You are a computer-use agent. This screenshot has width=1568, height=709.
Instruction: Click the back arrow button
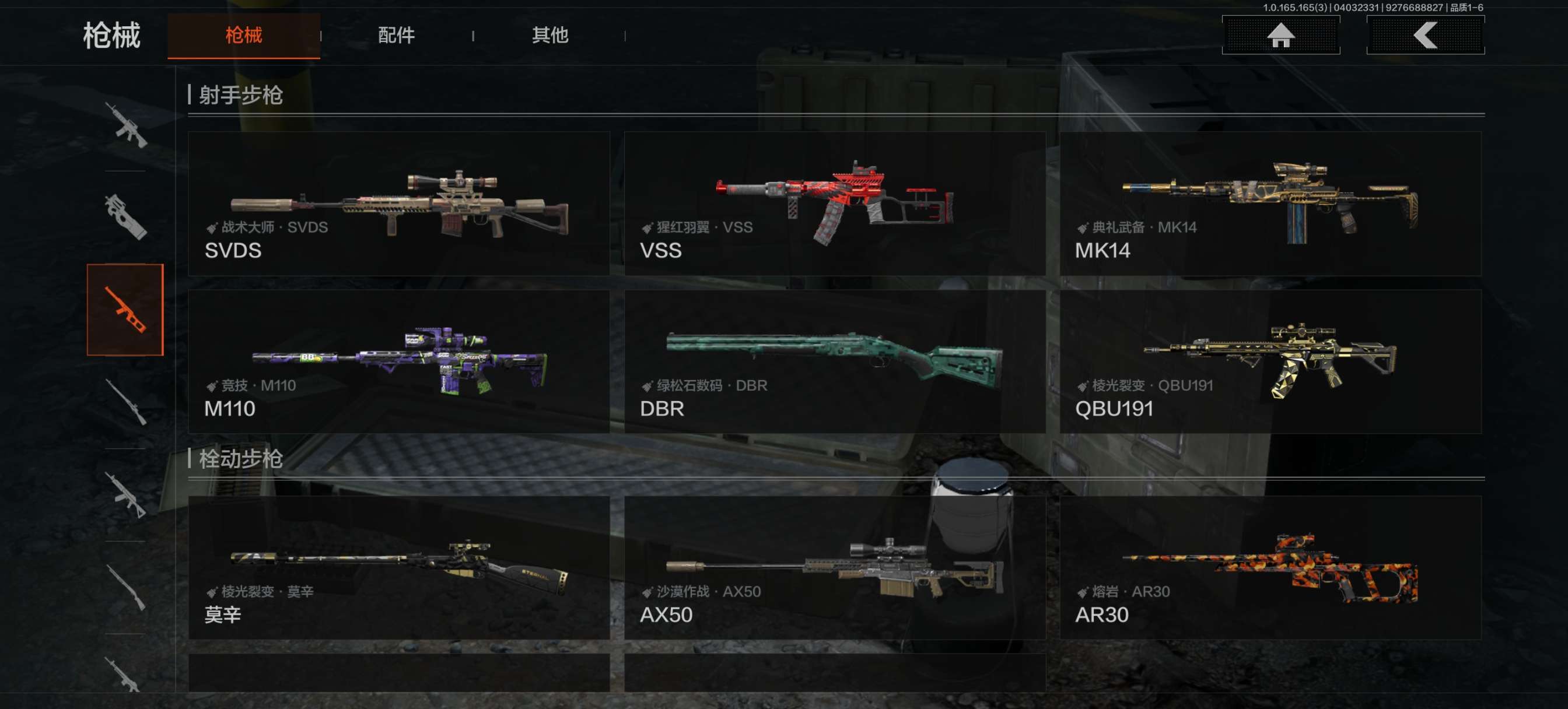(1425, 36)
